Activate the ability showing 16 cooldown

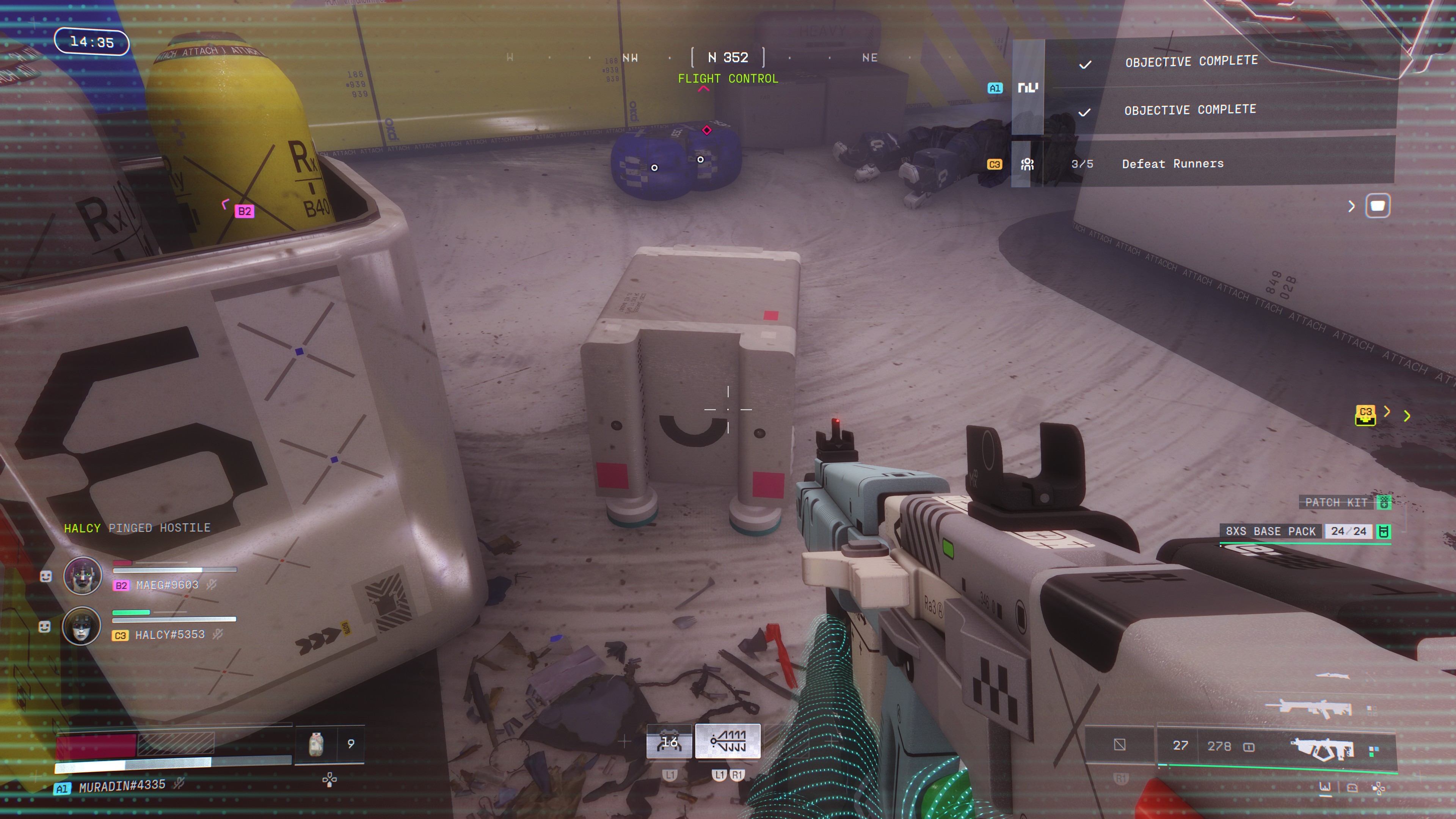pos(669,742)
